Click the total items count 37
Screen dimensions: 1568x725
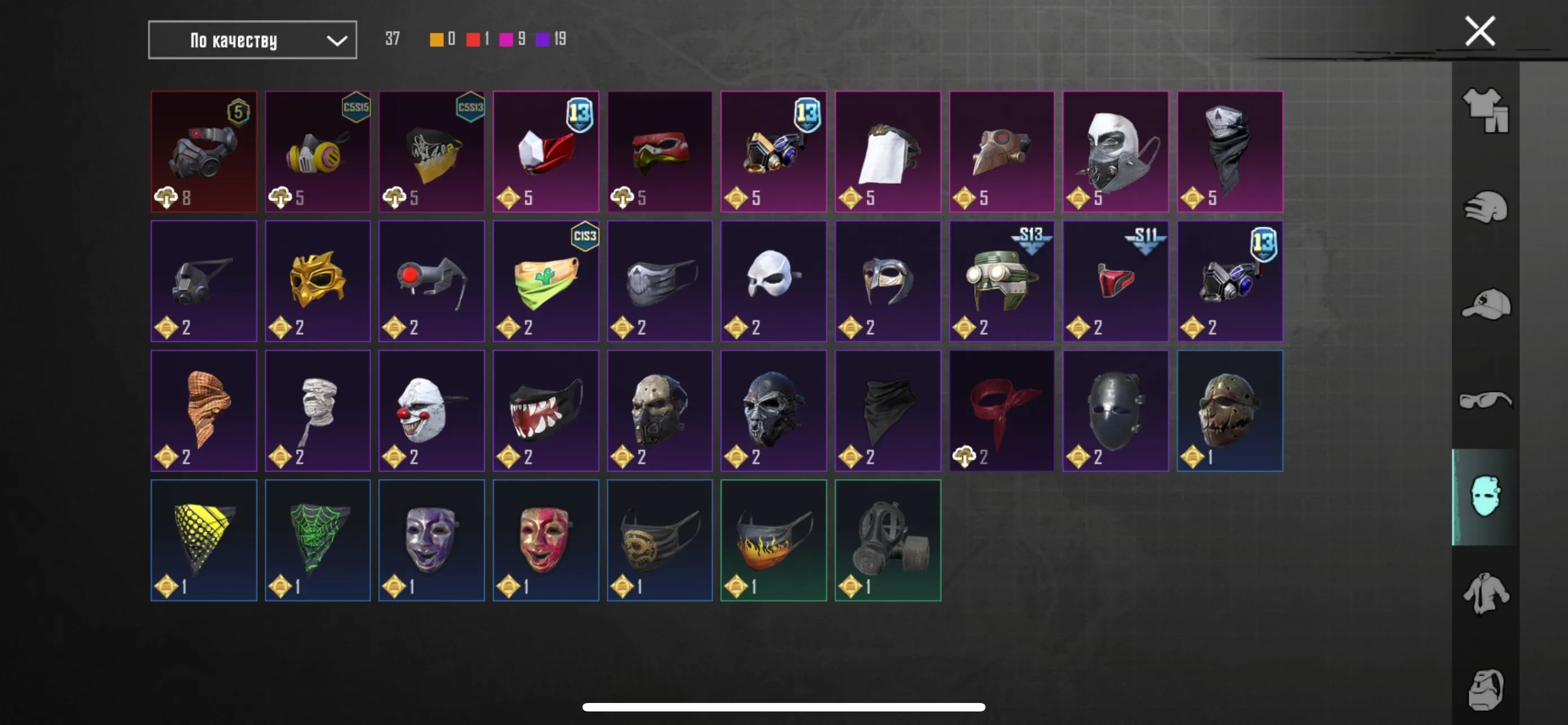(x=393, y=39)
